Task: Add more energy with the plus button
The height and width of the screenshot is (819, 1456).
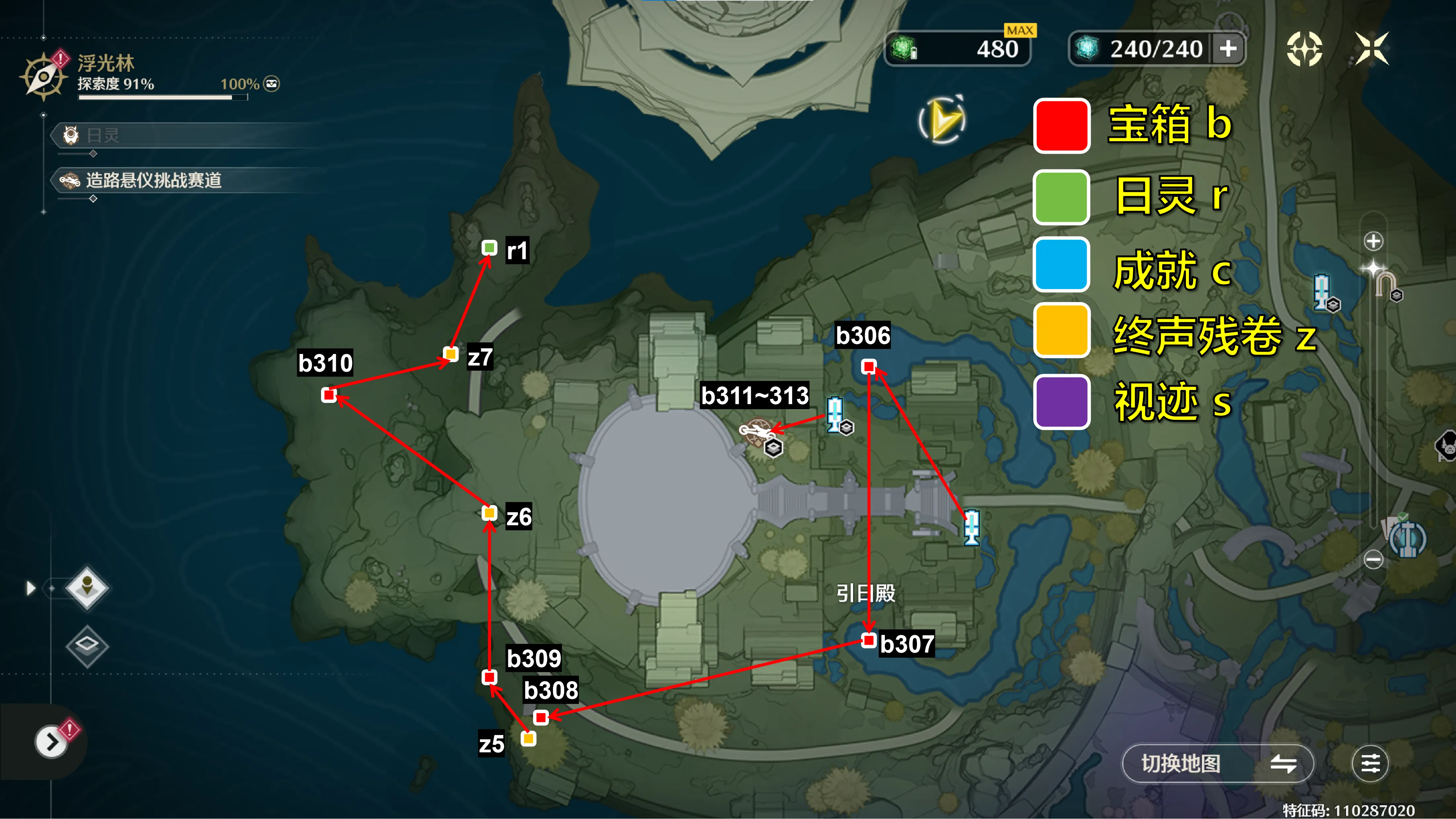Action: point(1228,49)
